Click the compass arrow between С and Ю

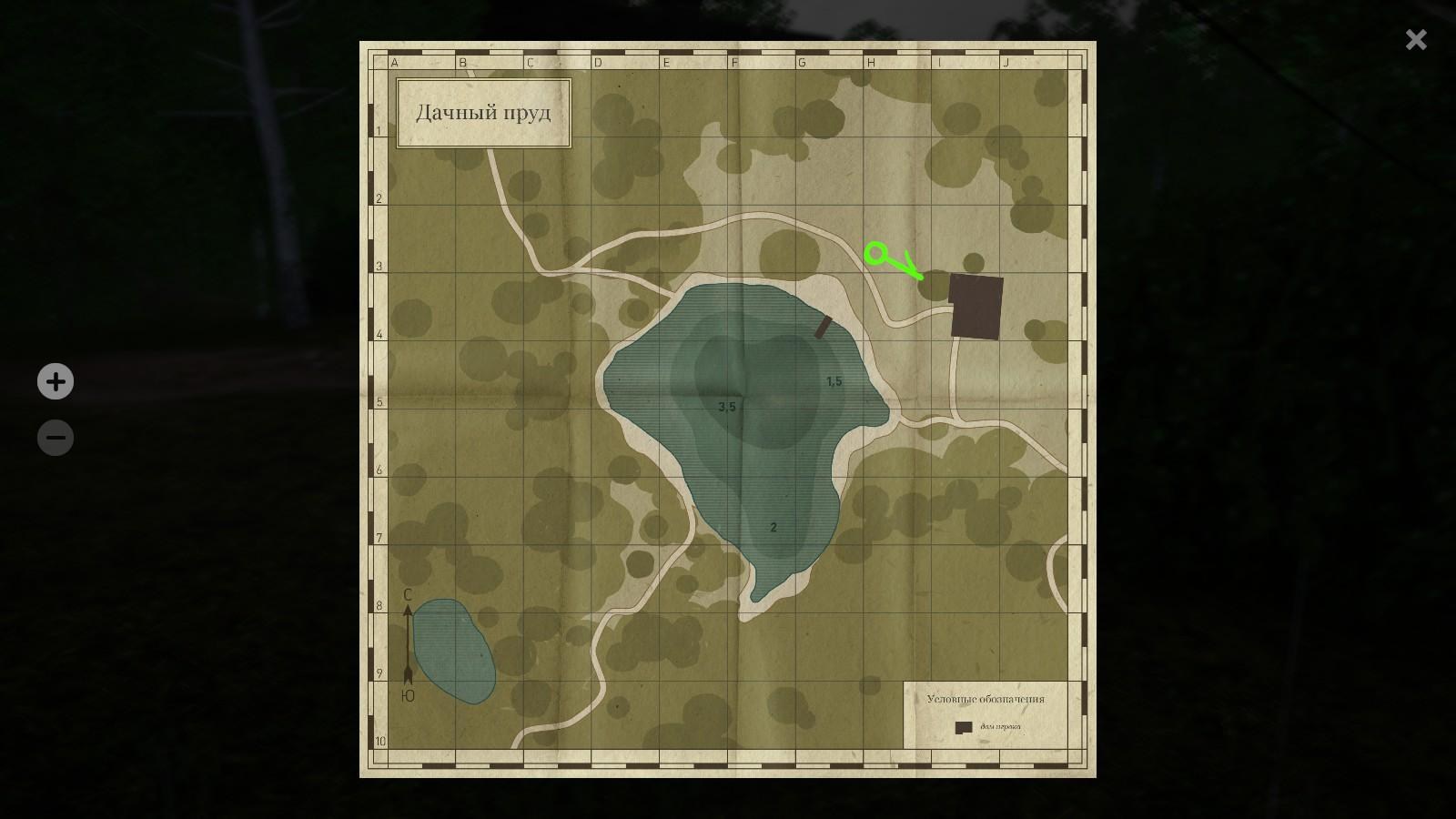click(406, 642)
